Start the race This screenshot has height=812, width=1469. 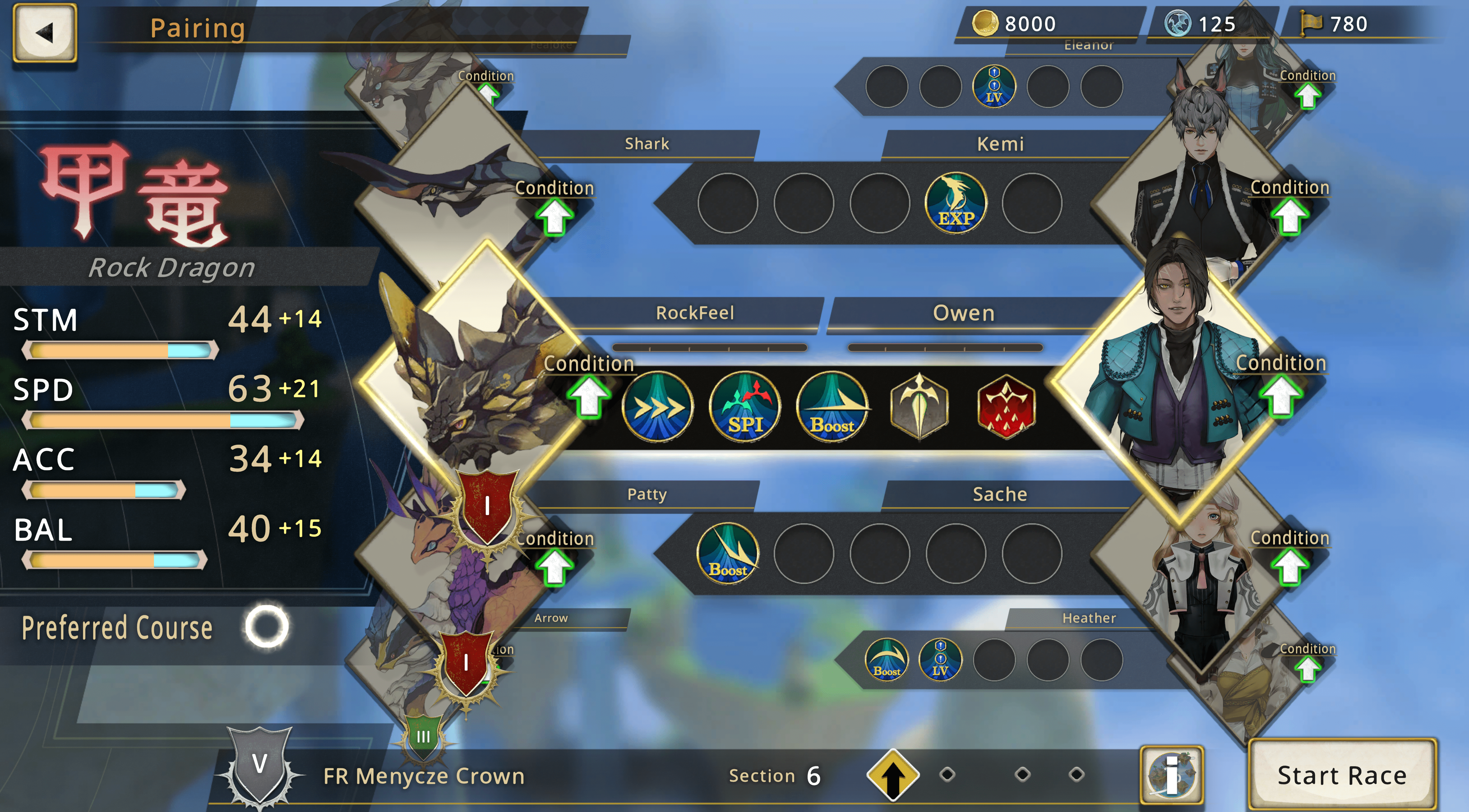pyautogui.click(x=1342, y=775)
